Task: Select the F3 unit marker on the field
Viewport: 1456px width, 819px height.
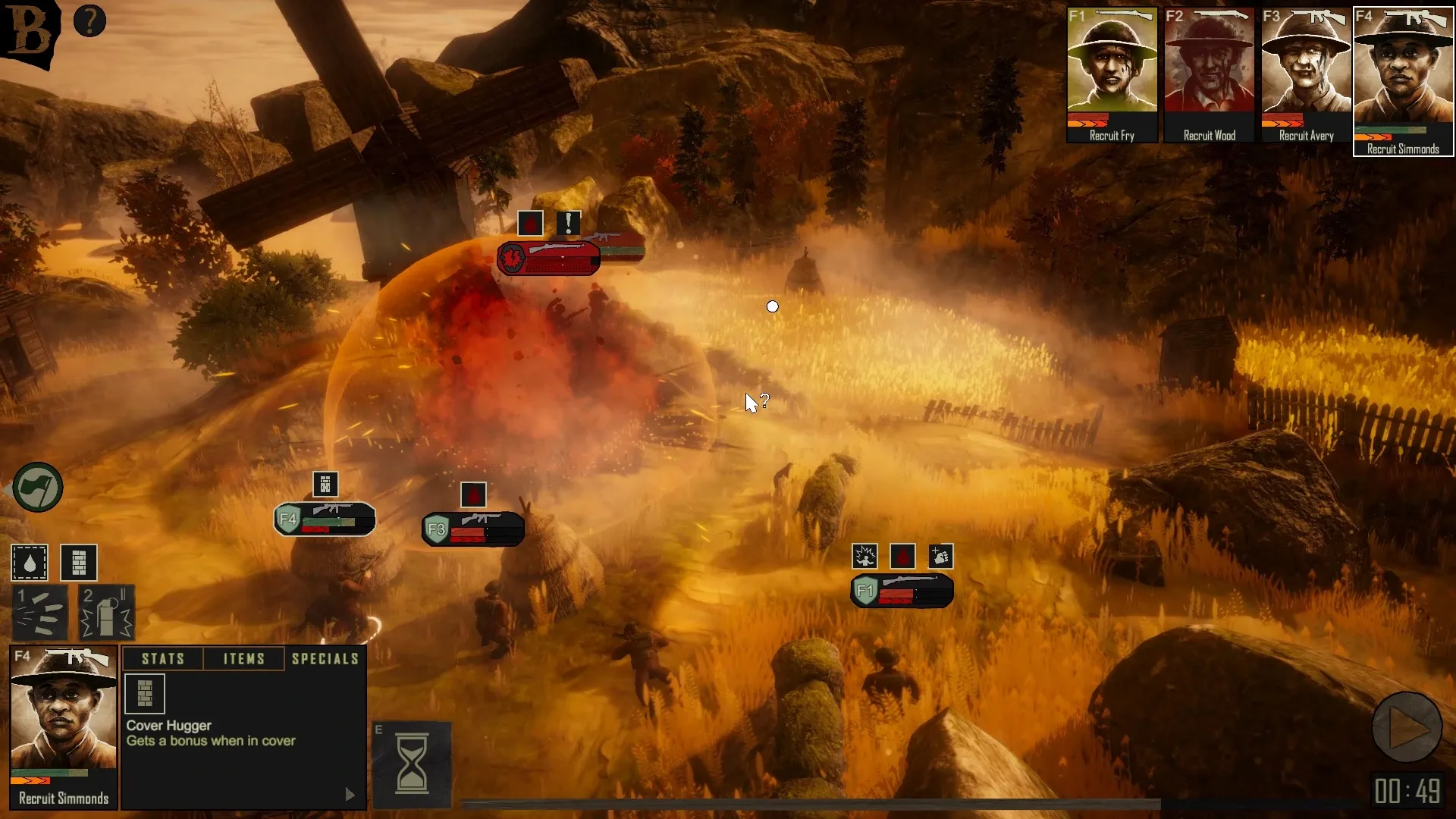Action: pos(472,529)
